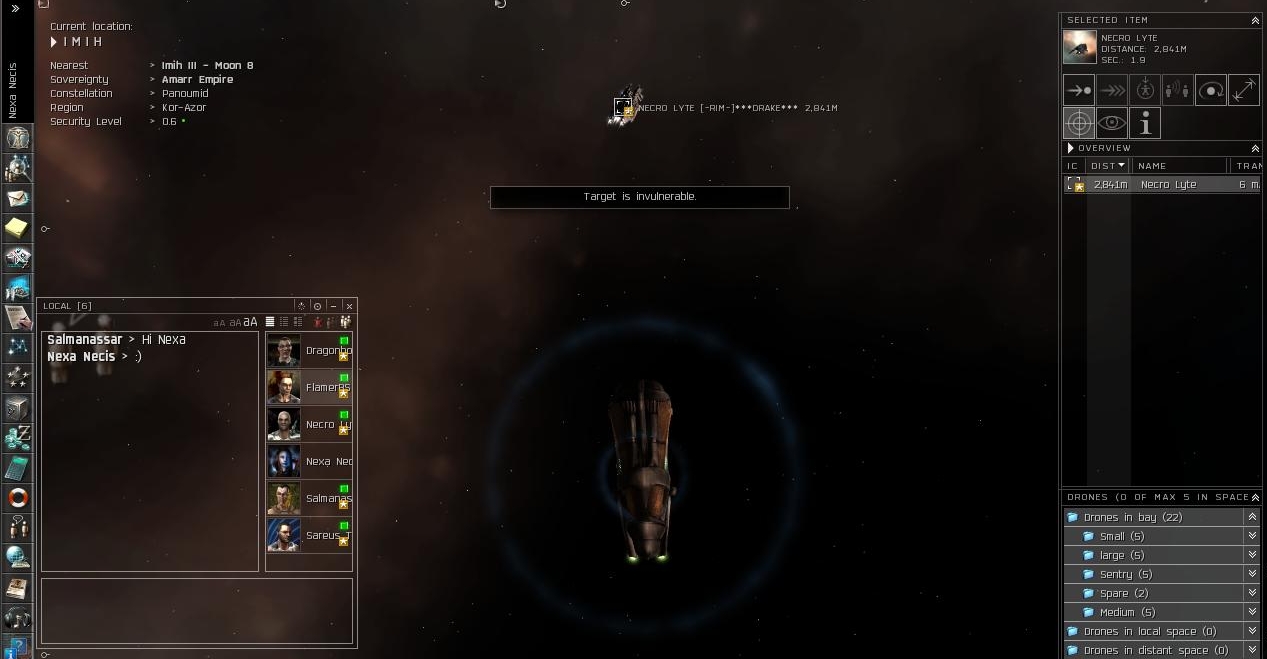The height and width of the screenshot is (659, 1267).
Task: Select Salmanassar in the Local member list
Action: [x=309, y=498]
